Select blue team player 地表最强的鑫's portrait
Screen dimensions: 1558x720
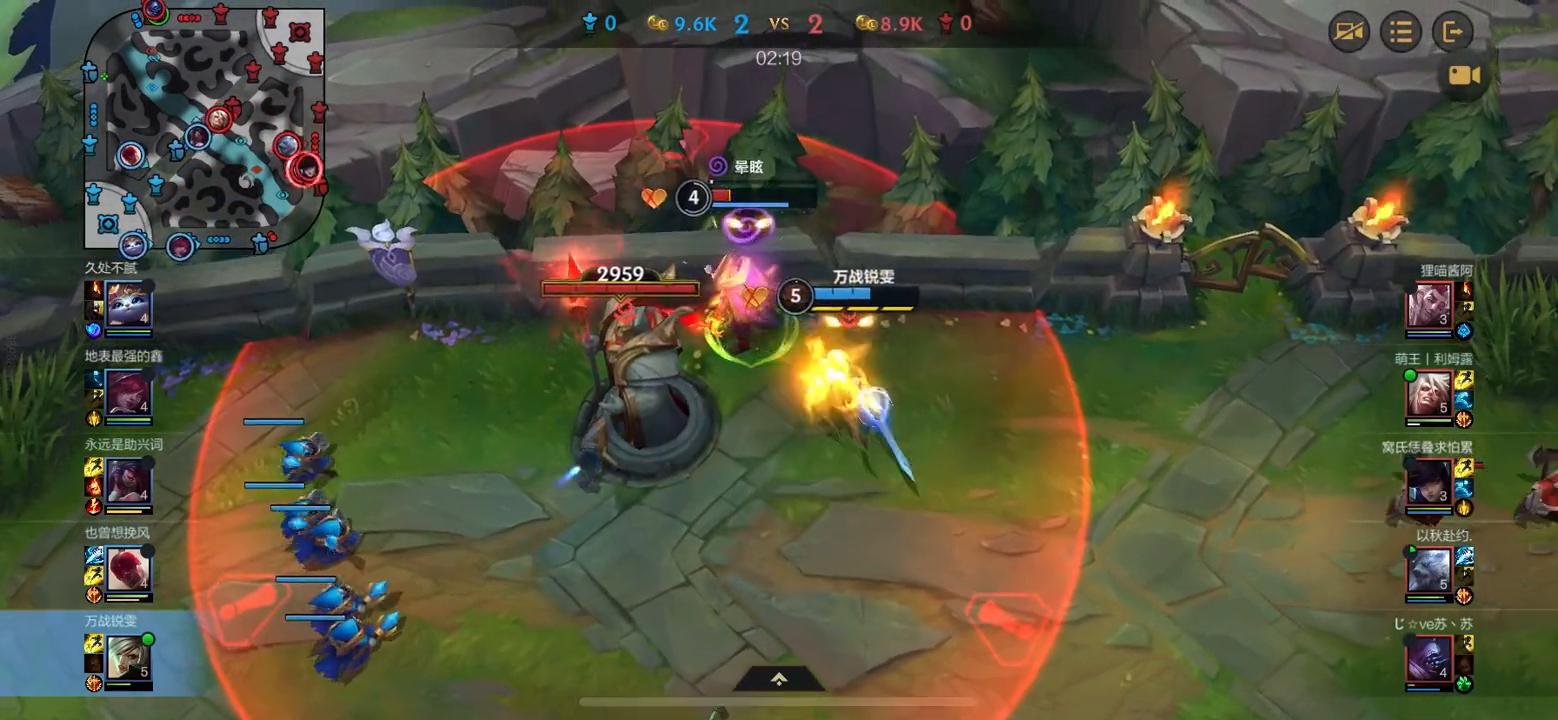129,391
